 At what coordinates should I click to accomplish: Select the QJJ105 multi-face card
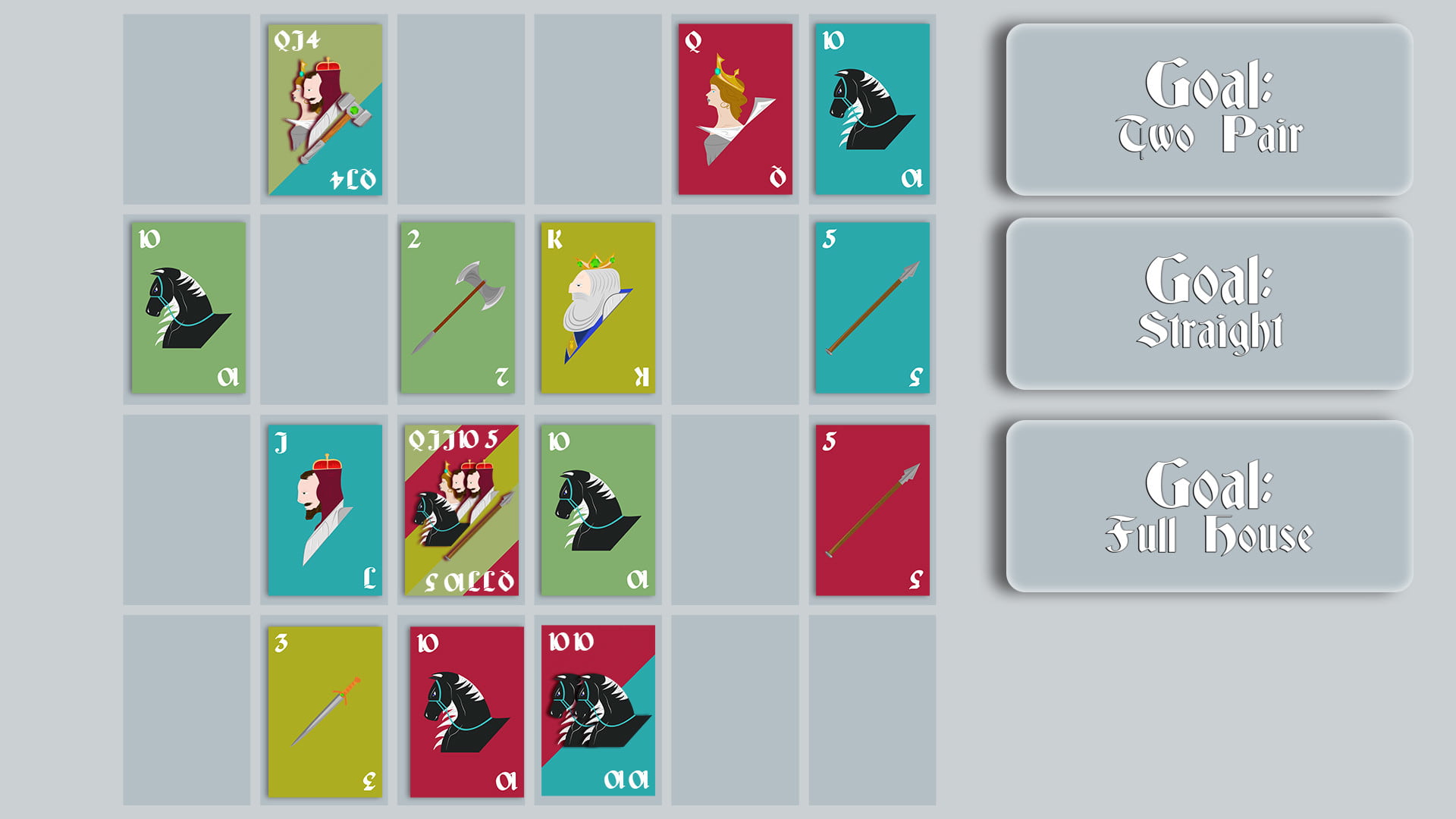461,508
